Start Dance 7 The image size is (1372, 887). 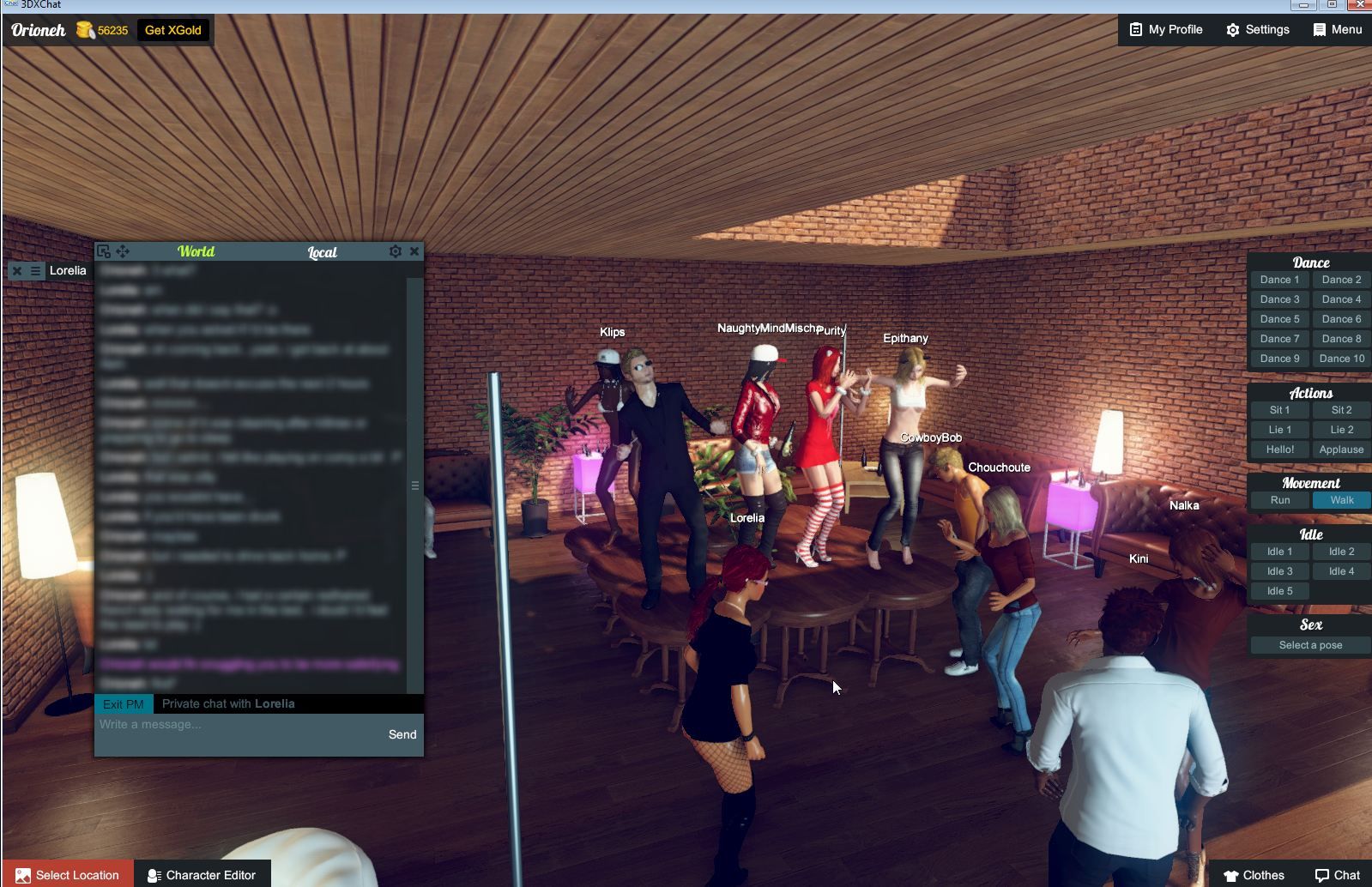point(1278,338)
